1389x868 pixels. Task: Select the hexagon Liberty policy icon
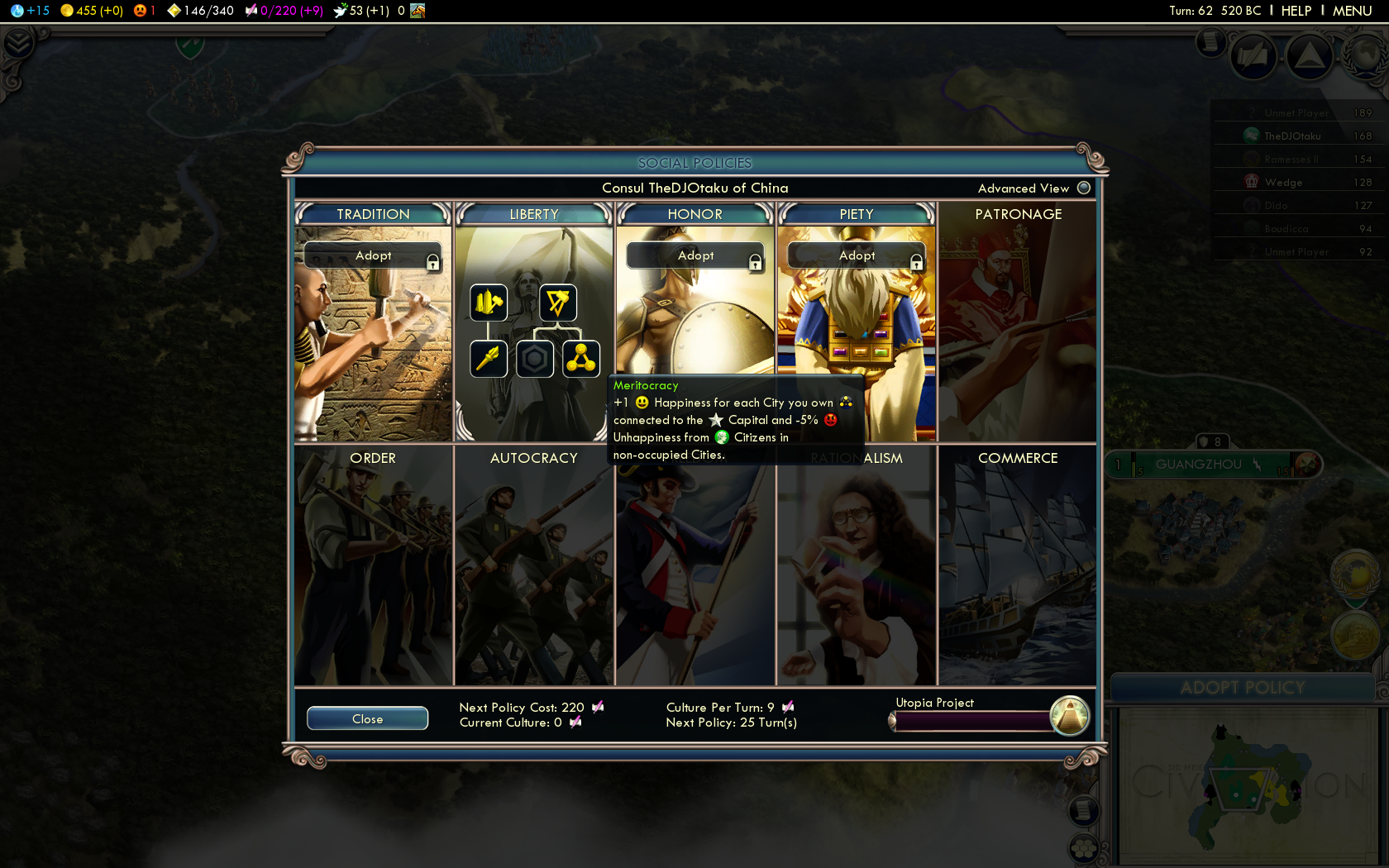[x=535, y=359]
